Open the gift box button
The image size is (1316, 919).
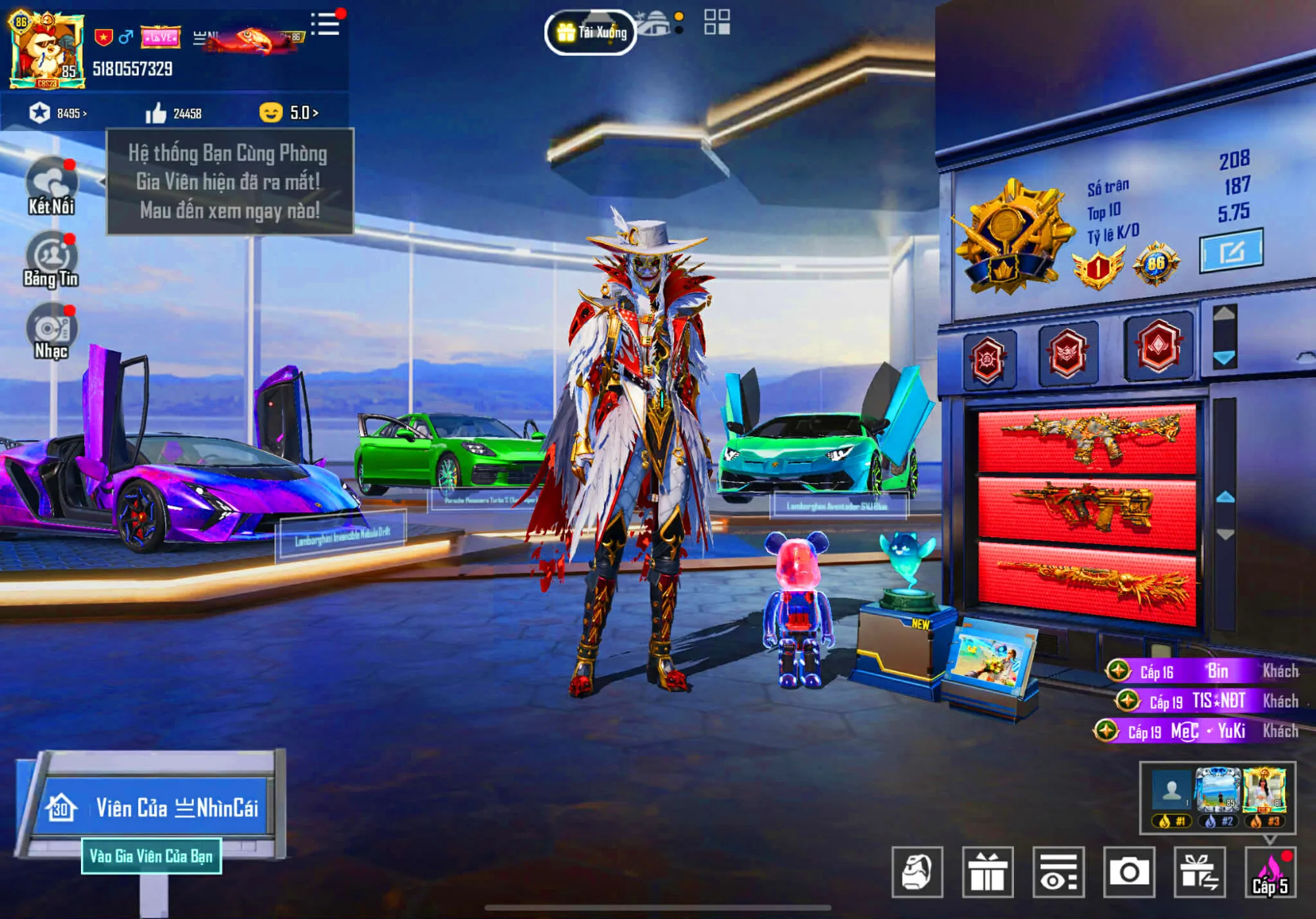(987, 872)
